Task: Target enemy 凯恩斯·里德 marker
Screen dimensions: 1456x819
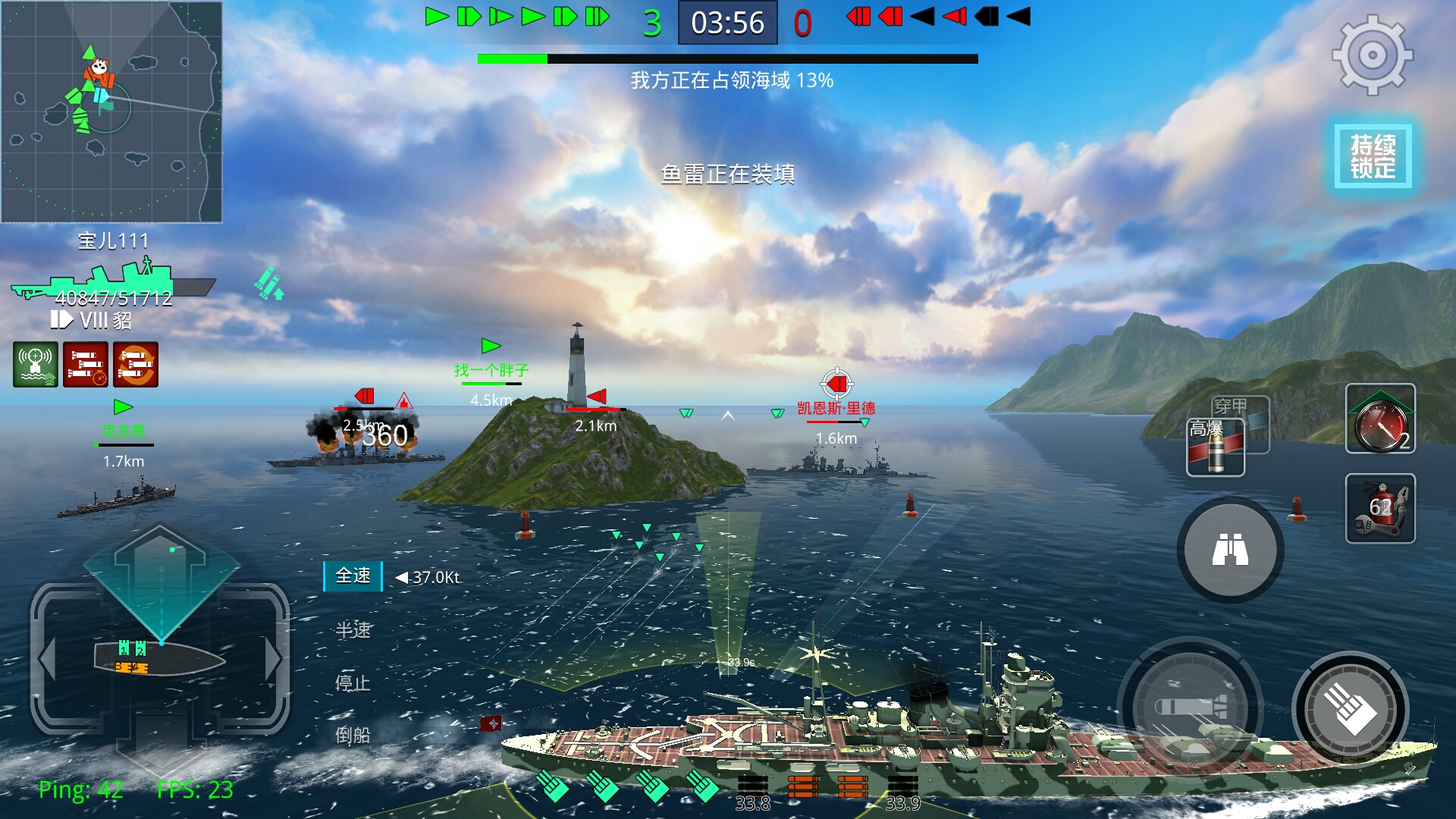Action: [x=836, y=385]
